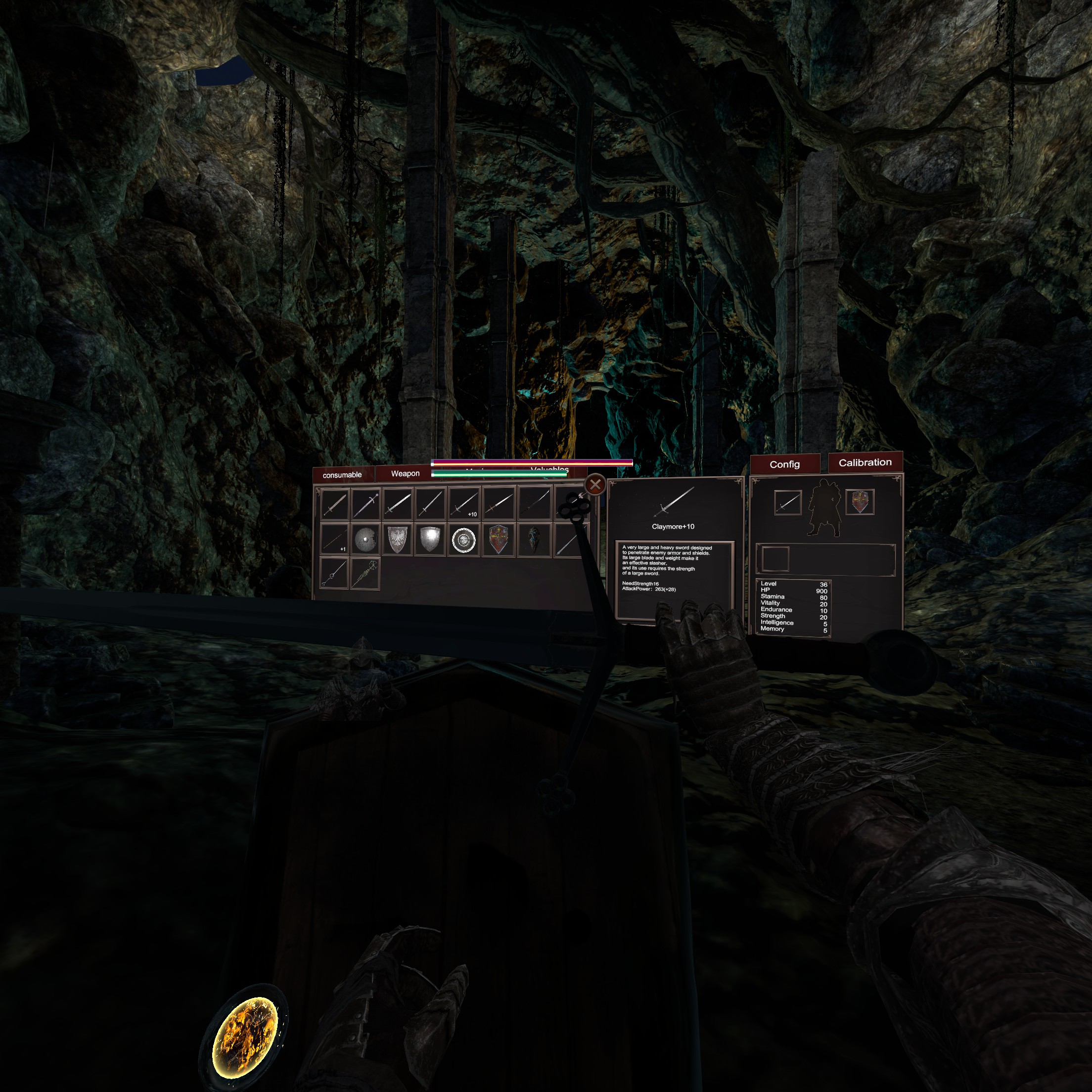The height and width of the screenshot is (1092, 1092).
Task: Choose the green ornate staff
Action: (365, 573)
